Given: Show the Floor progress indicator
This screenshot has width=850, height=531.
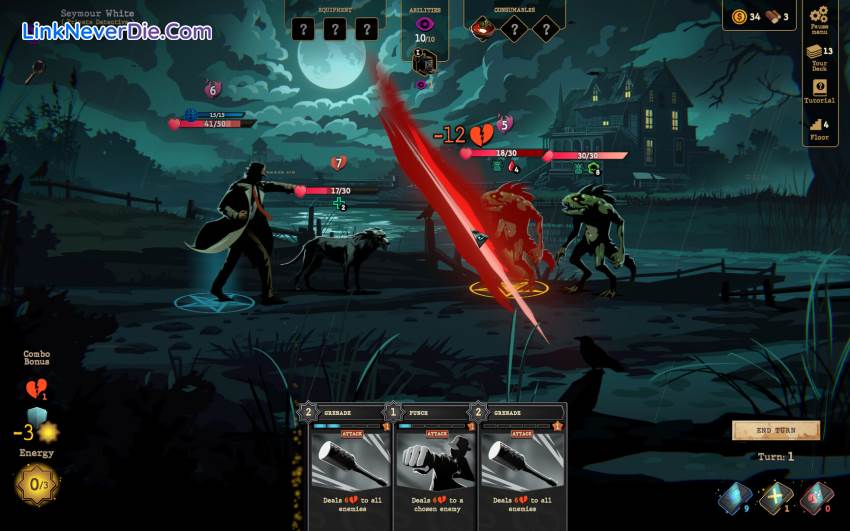Looking at the screenshot, I should pos(819,128).
